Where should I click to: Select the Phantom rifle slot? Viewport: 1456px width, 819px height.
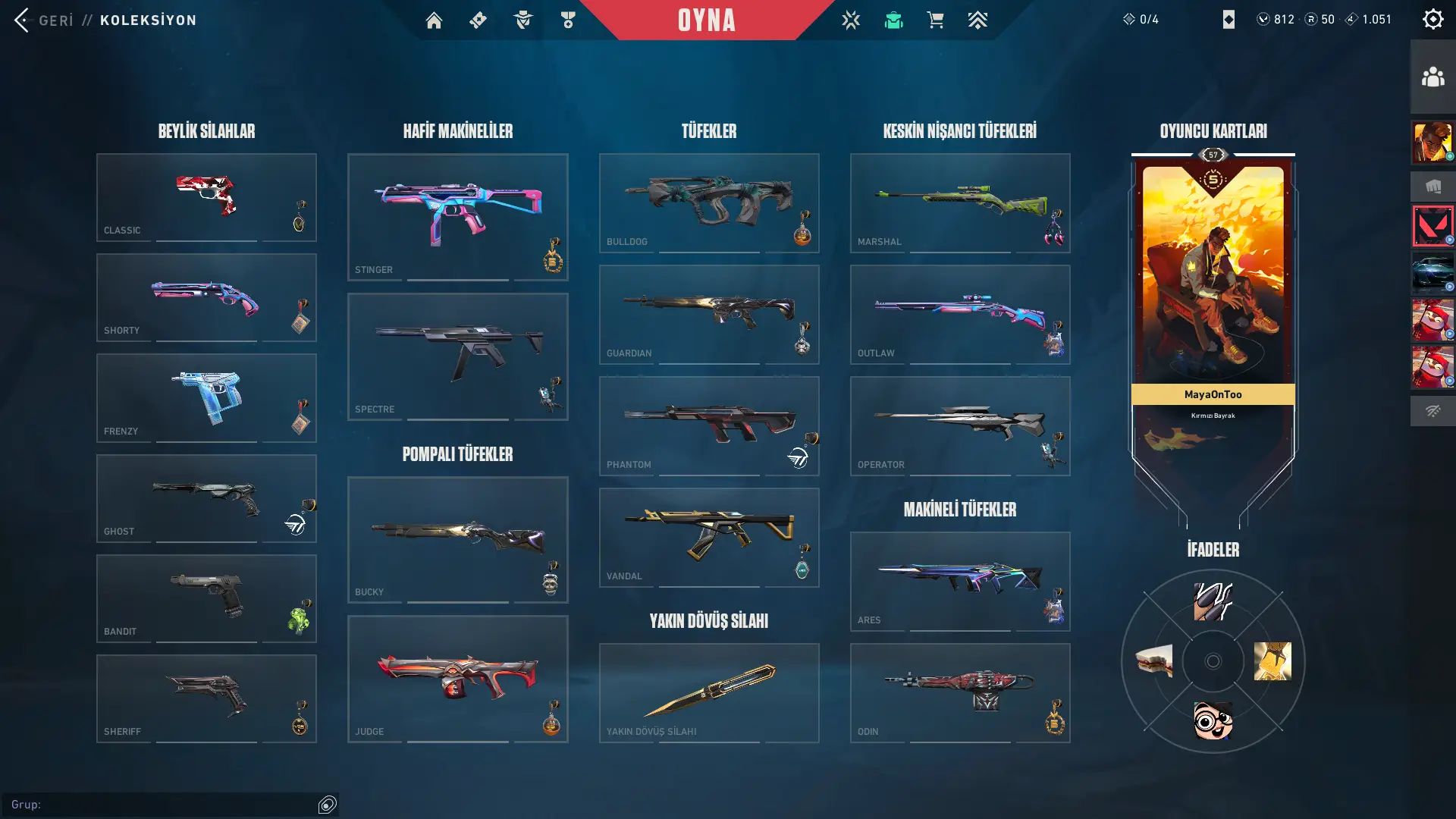(x=708, y=425)
